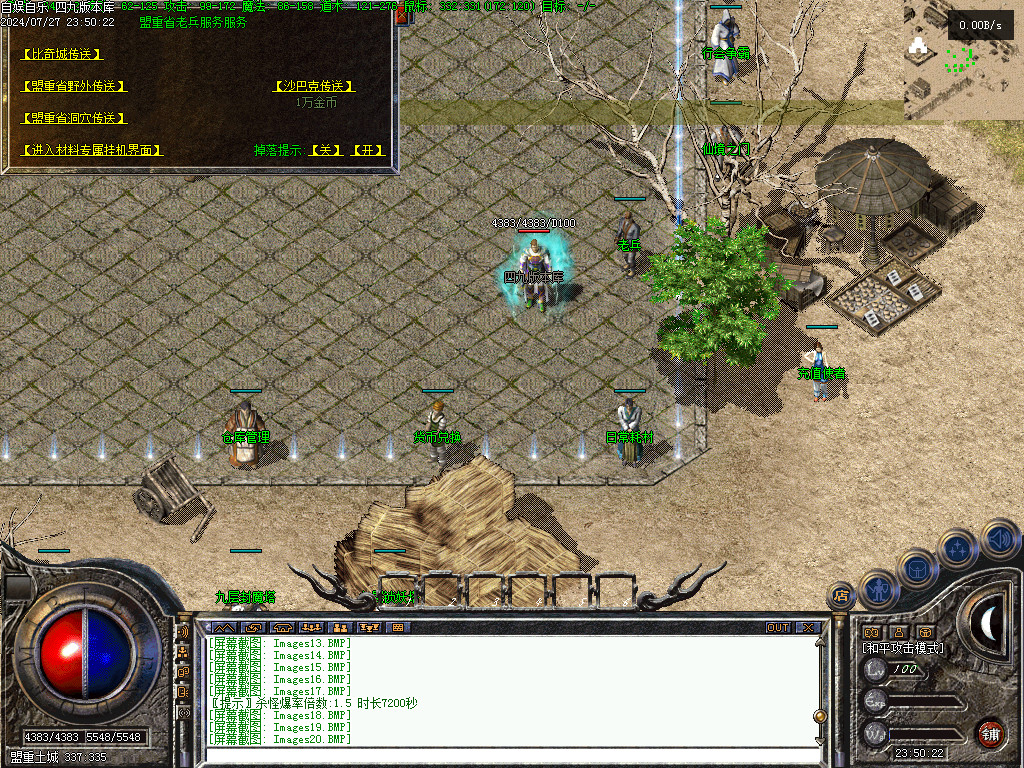Enter the 材料专属挂机界面 option
1024x768 pixels.
click(92, 150)
